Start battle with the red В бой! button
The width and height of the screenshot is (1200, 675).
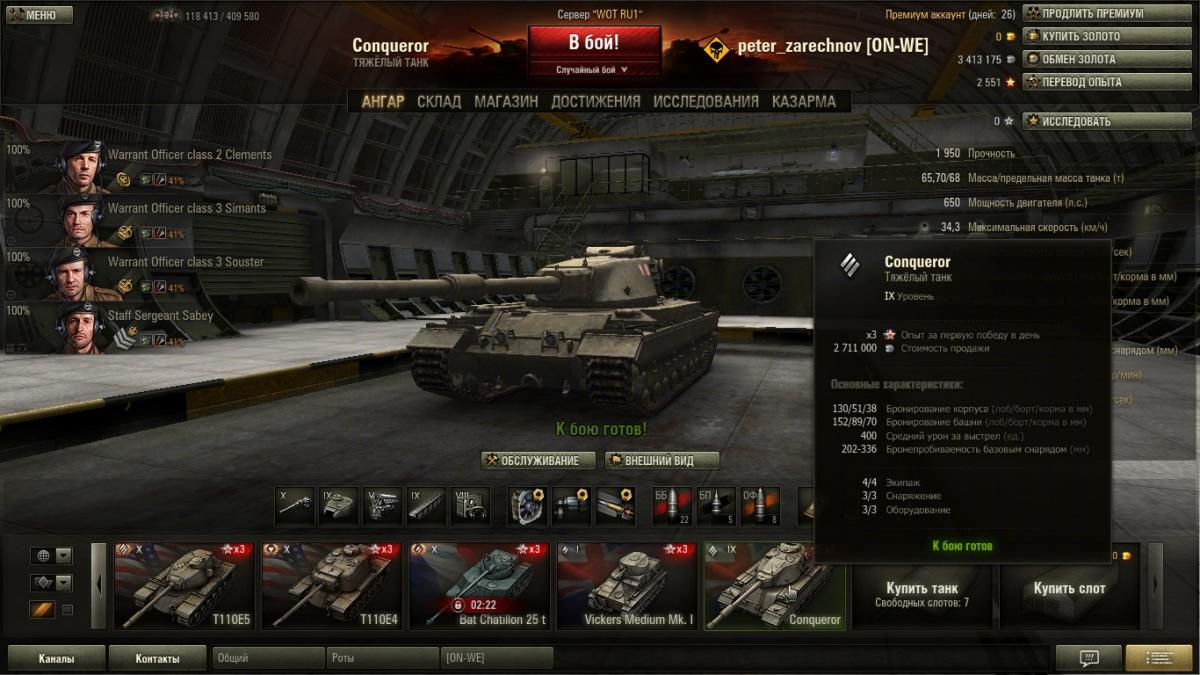pyautogui.click(x=594, y=44)
